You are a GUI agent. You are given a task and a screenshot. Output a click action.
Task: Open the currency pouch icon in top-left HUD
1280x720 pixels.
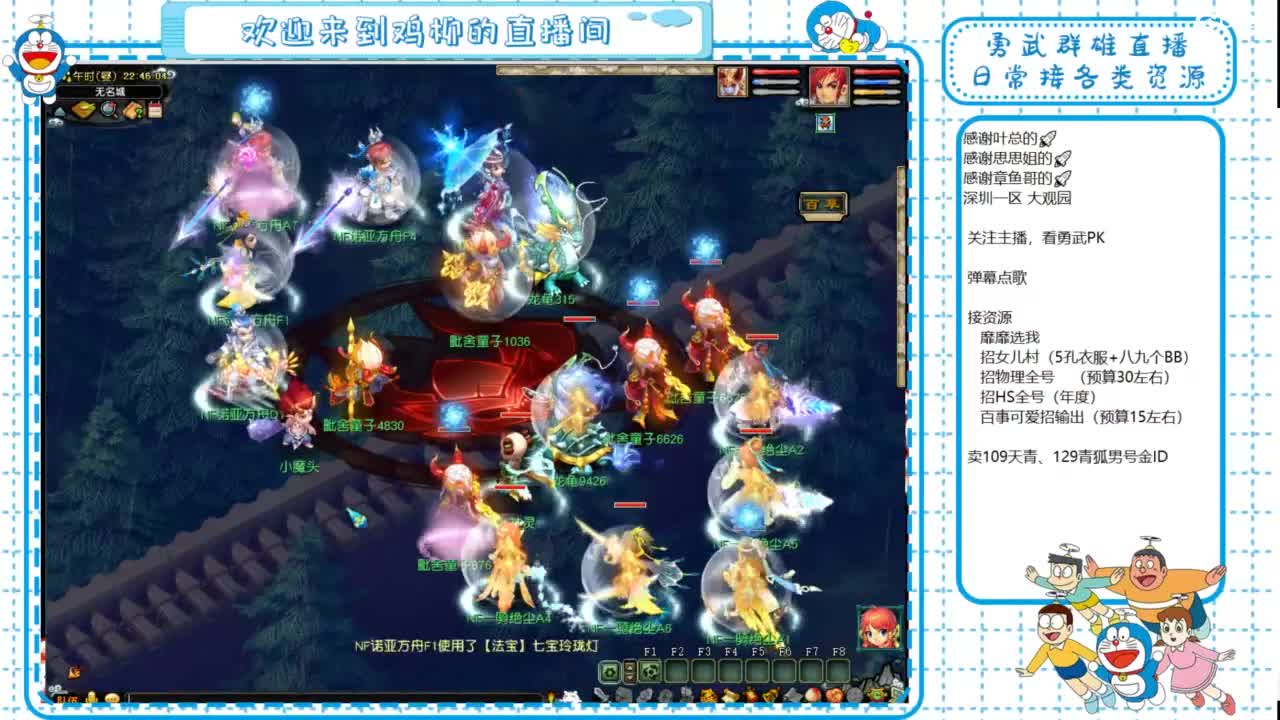(83, 110)
